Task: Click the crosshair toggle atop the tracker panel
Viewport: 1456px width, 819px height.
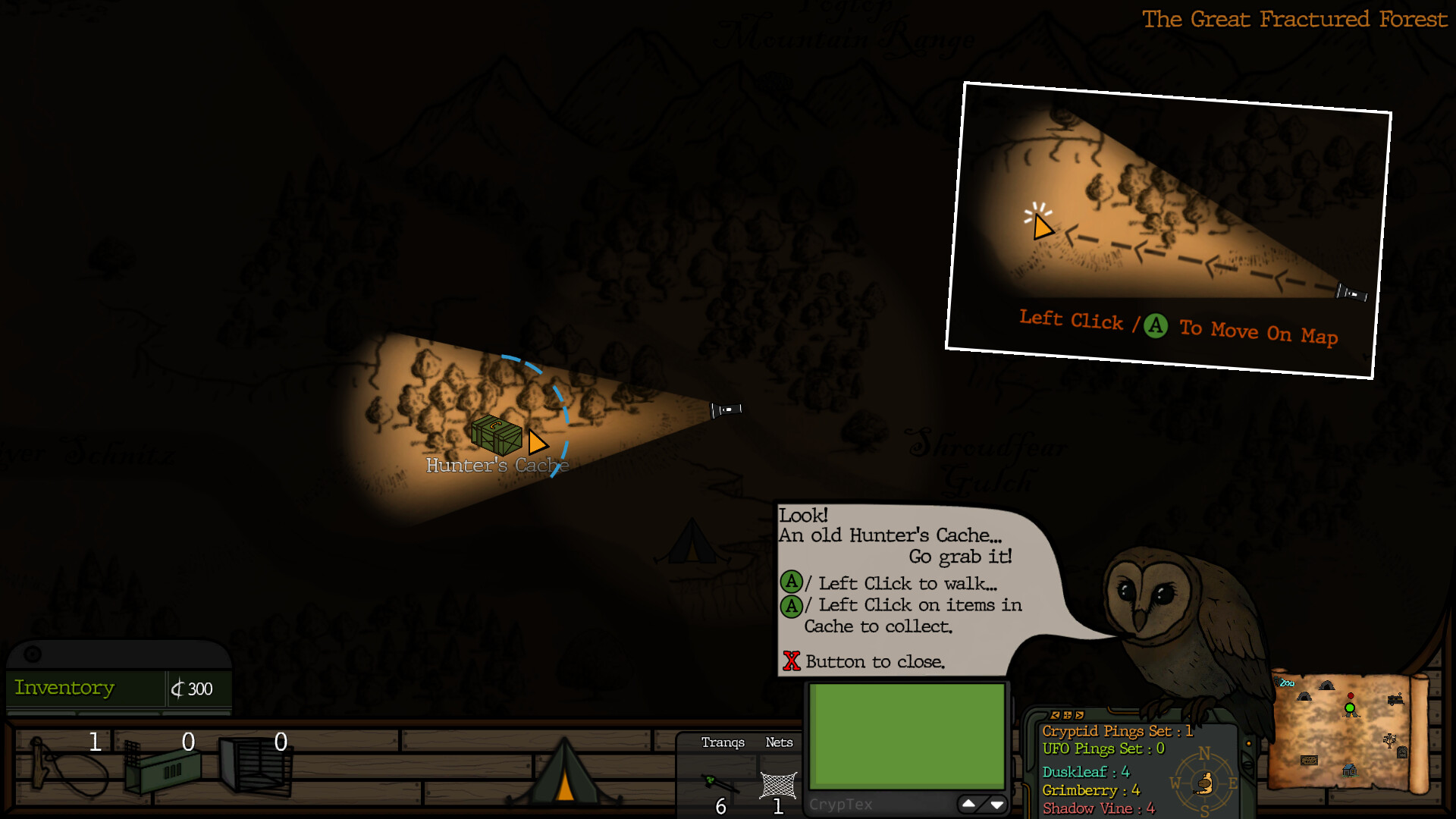Action: (x=1067, y=716)
